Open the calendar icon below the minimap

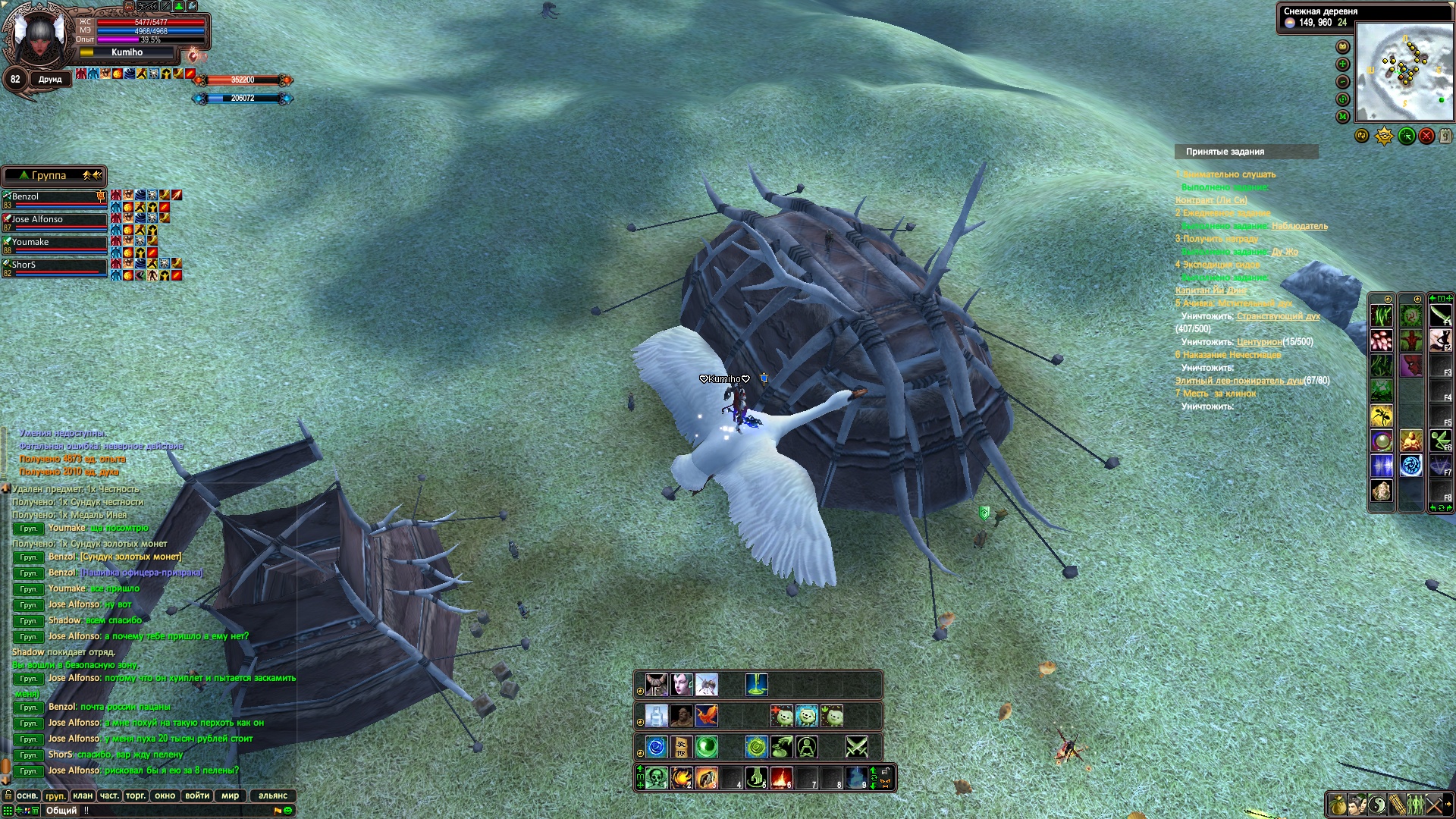tap(1445, 136)
